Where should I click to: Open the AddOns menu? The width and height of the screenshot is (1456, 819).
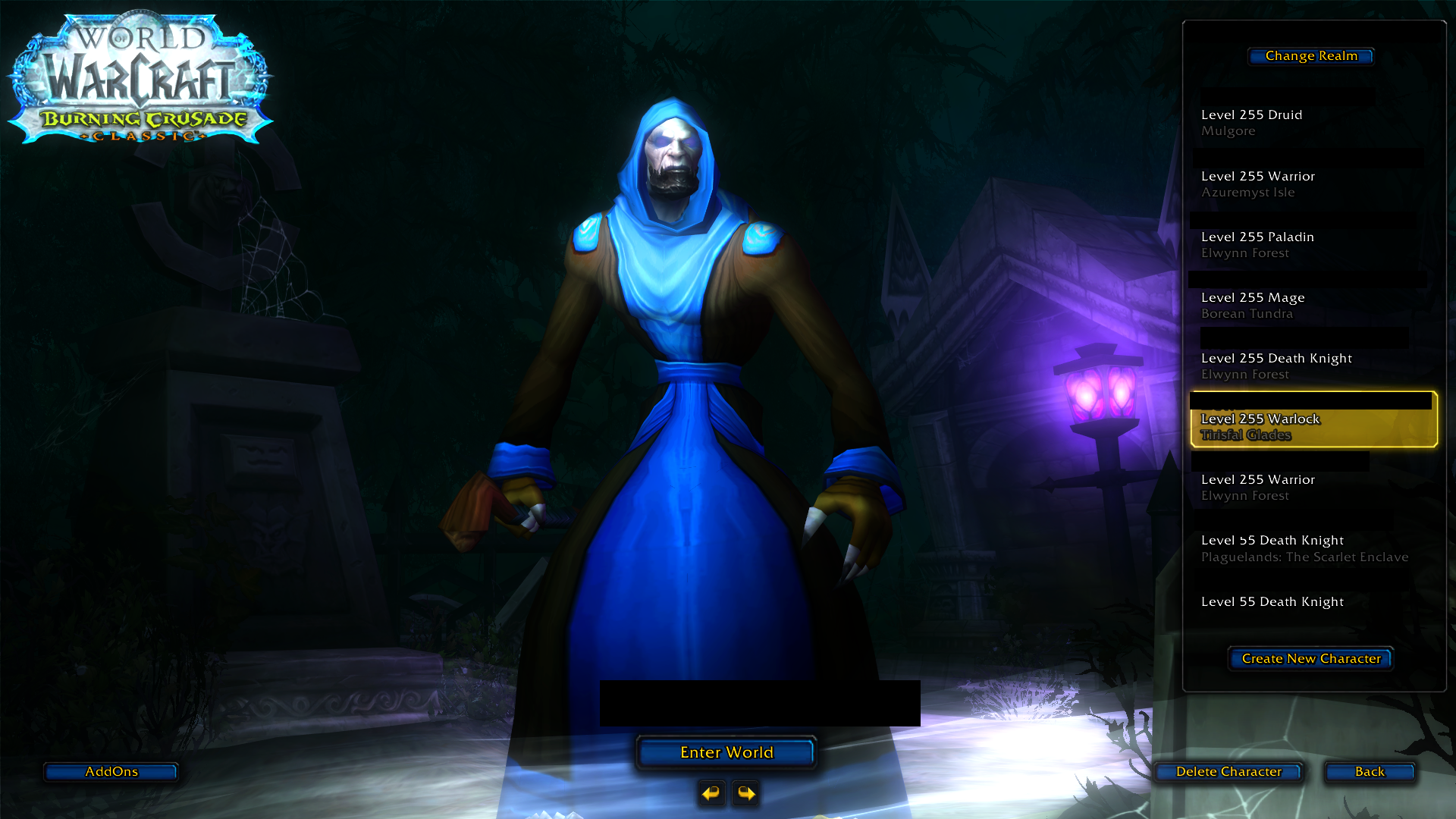coord(111,771)
